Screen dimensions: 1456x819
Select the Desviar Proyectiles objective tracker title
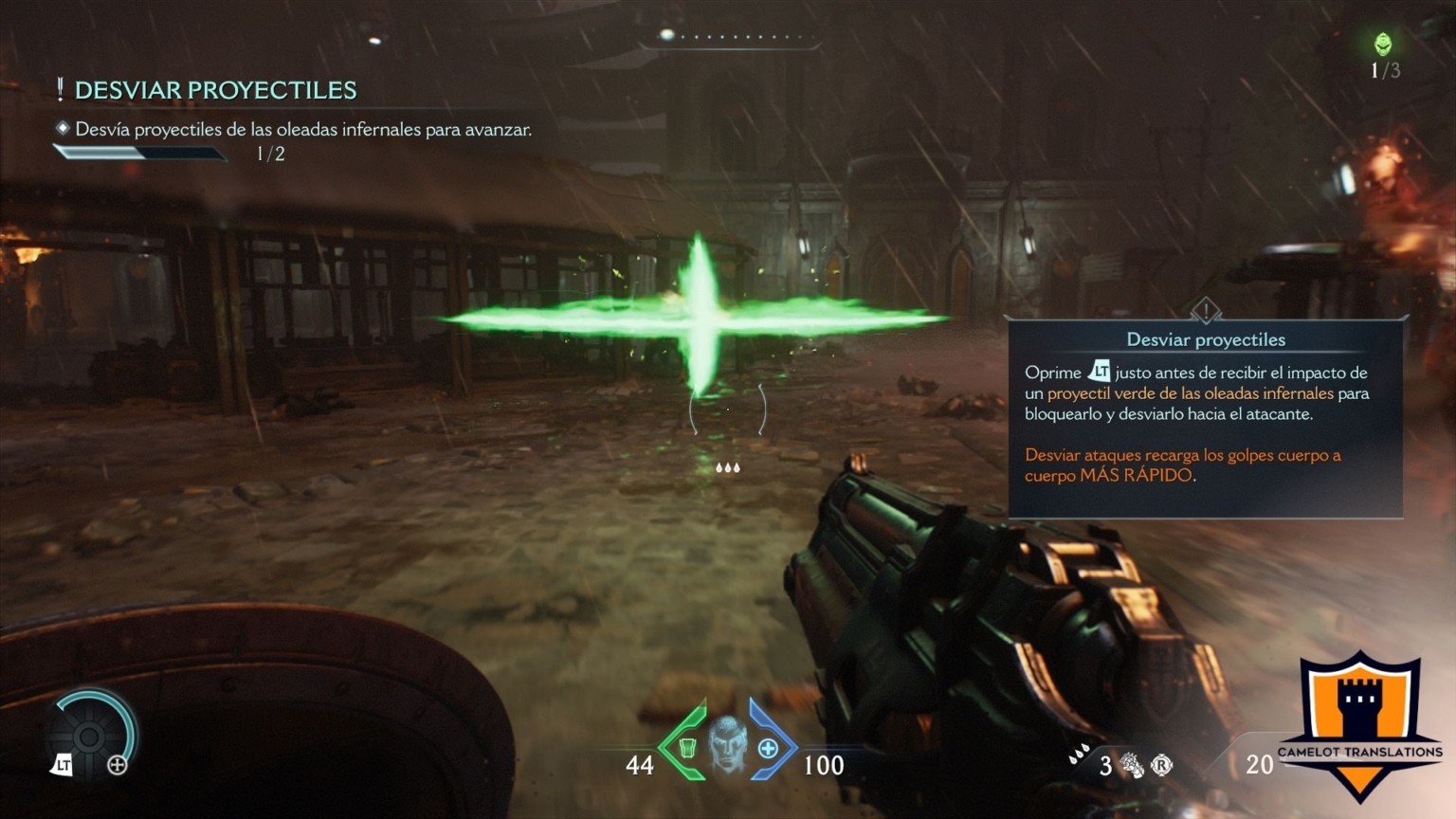[215, 90]
